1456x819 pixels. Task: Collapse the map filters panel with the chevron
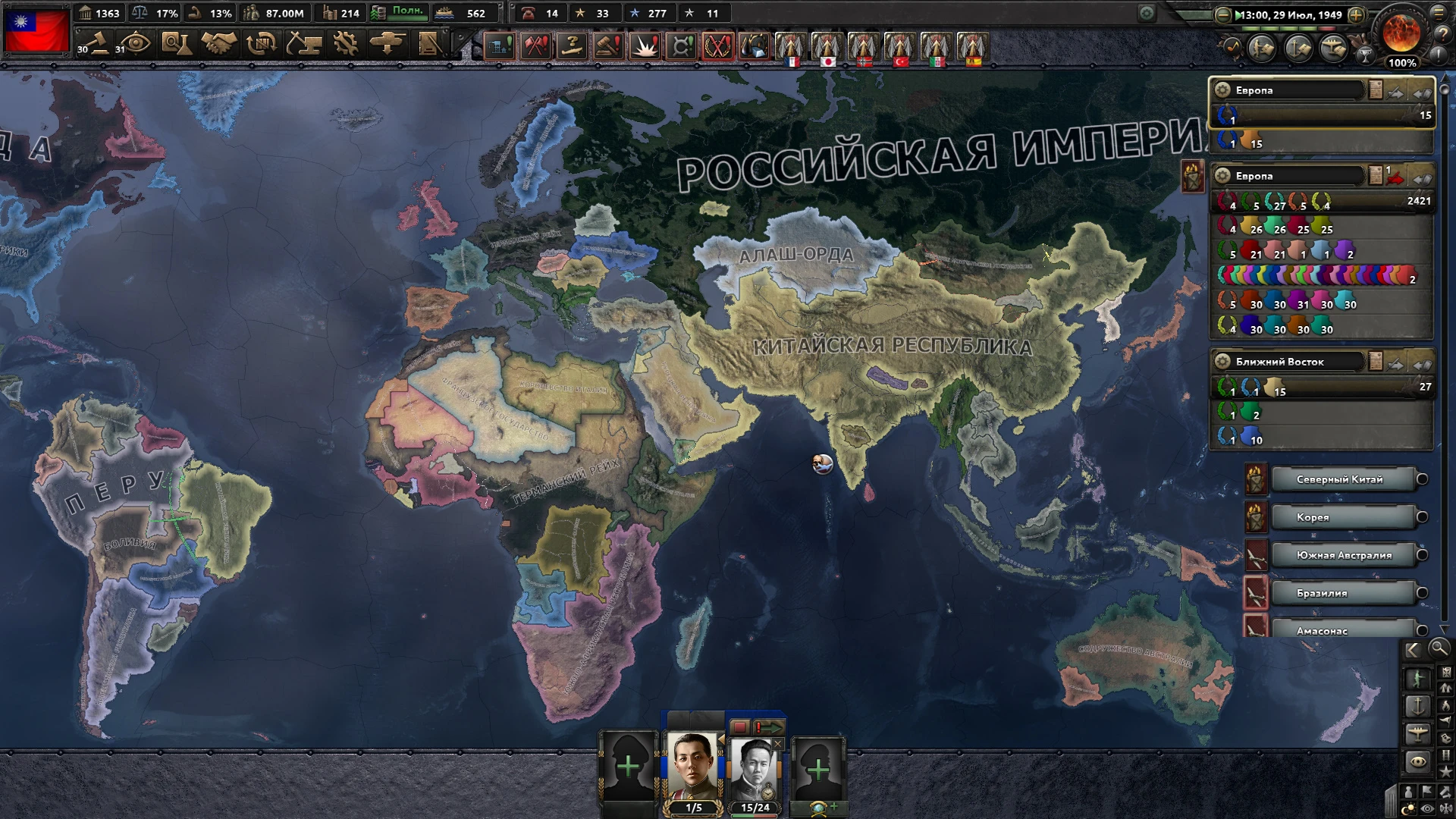(x=1412, y=650)
